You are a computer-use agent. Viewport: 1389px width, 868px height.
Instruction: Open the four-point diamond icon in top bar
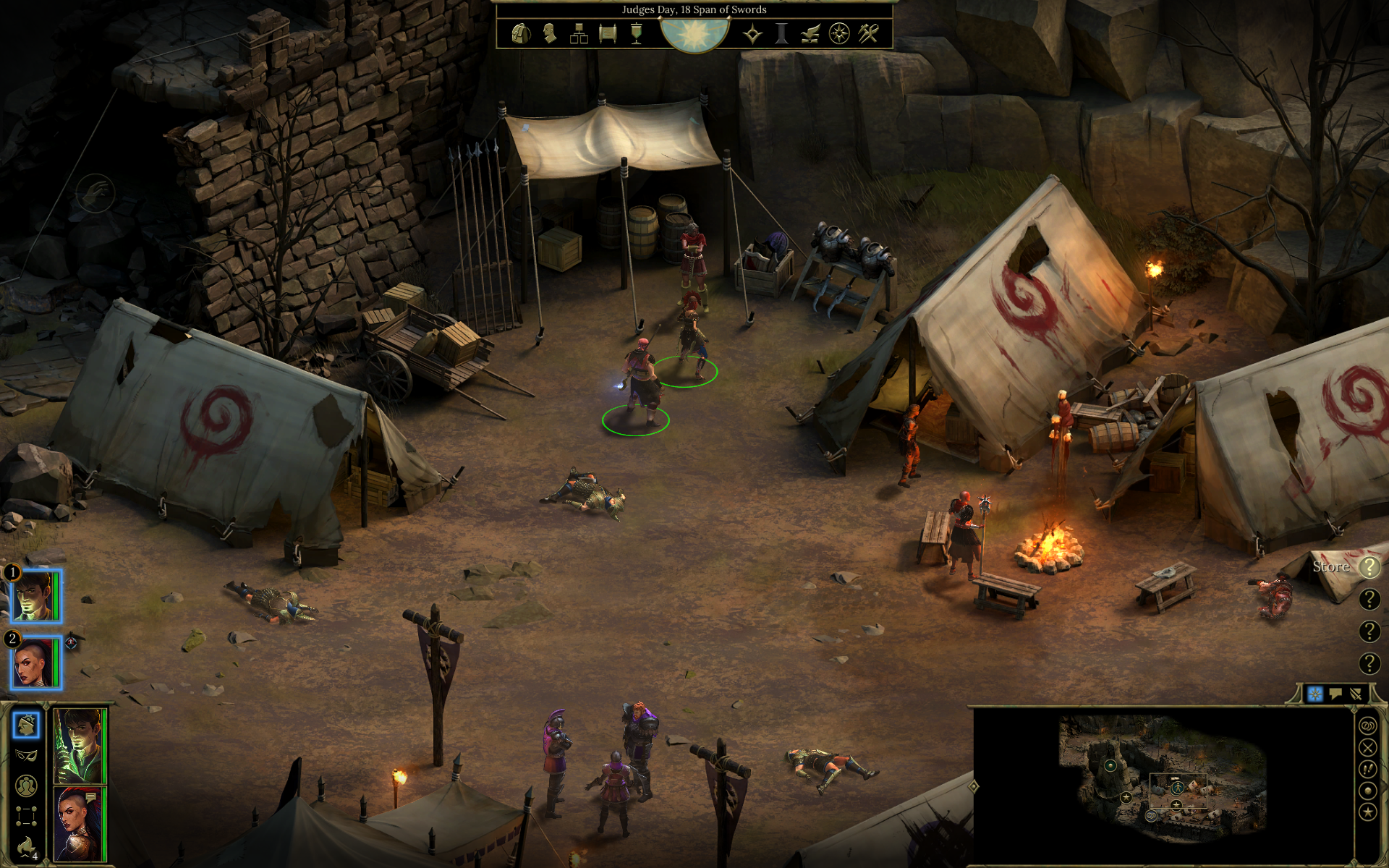click(x=752, y=33)
